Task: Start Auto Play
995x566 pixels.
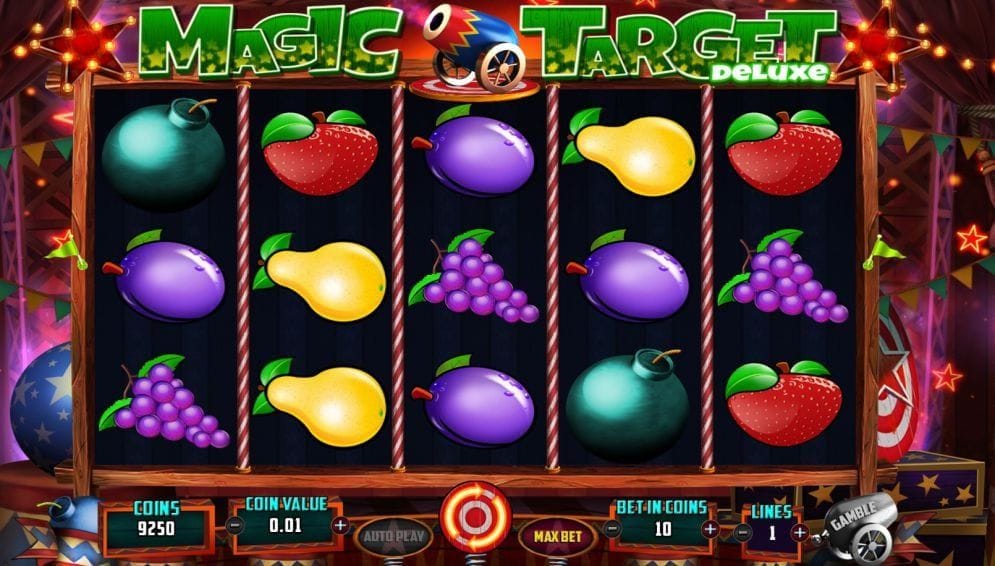Action: click(394, 535)
